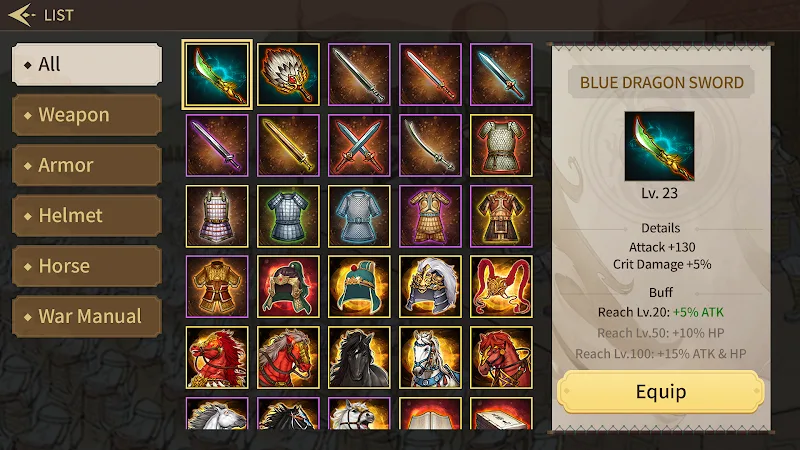Select the Horse category
The image size is (800, 450).
[x=86, y=266]
